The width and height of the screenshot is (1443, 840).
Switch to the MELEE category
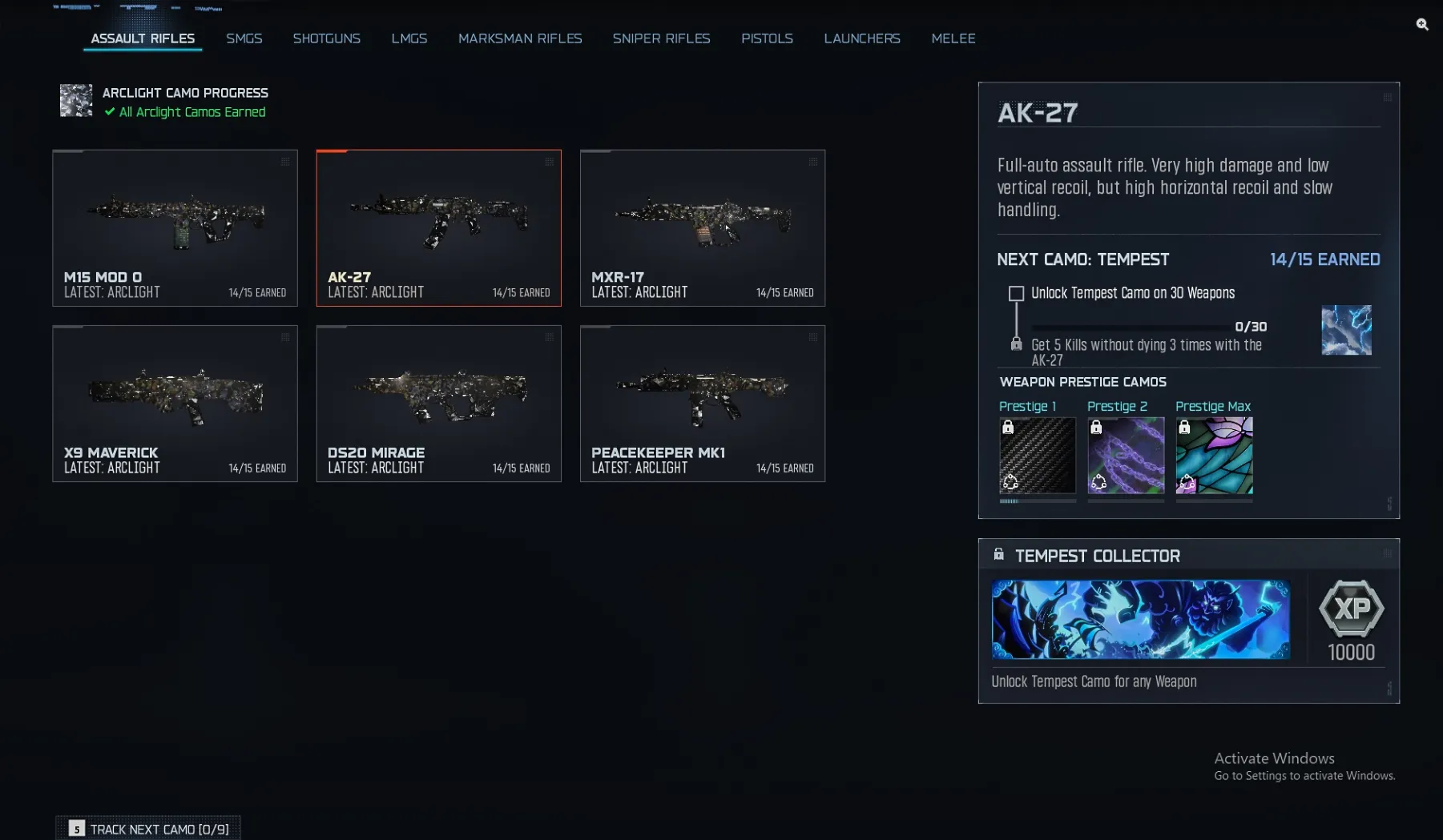953,38
